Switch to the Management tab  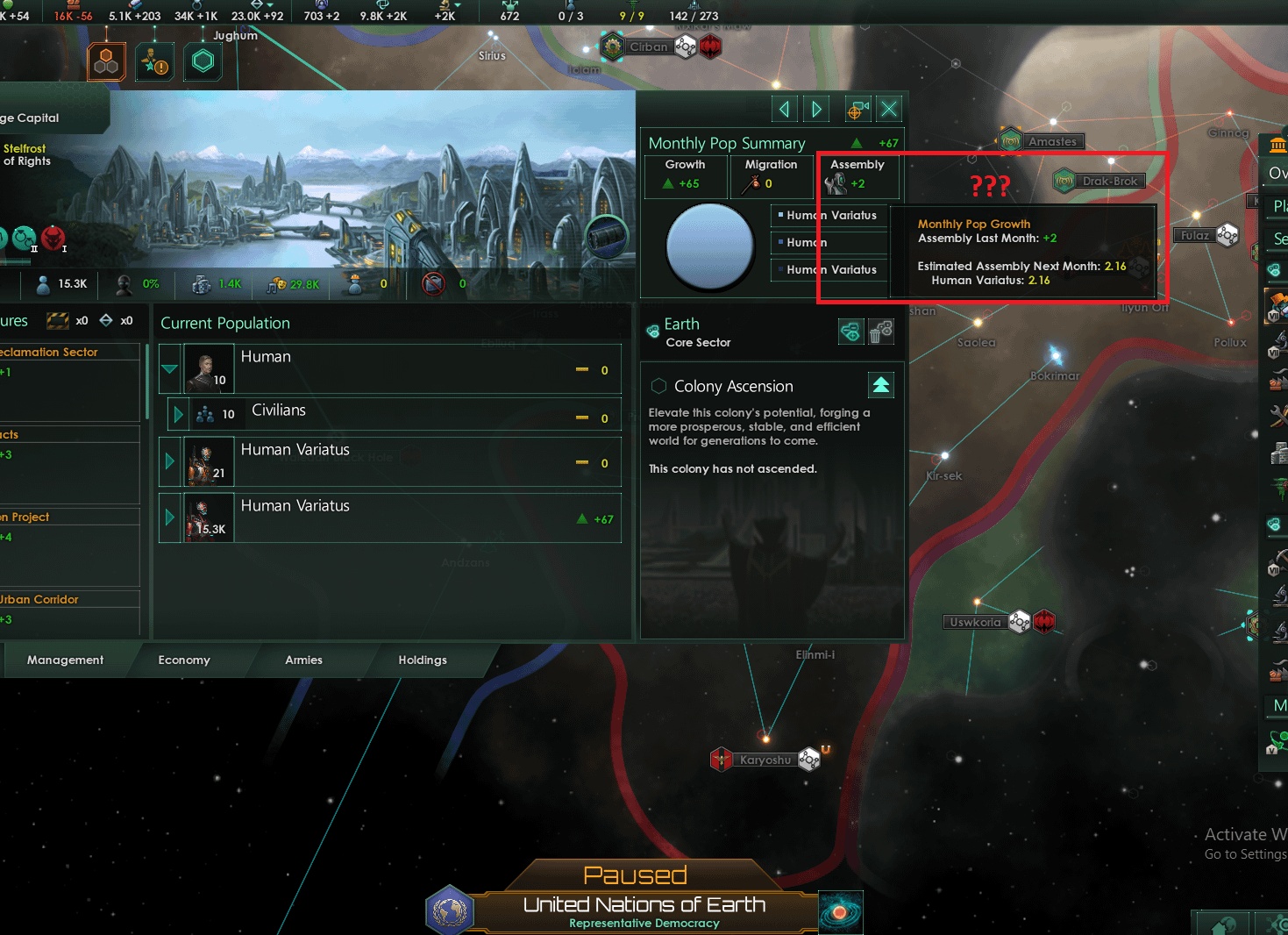[x=65, y=660]
